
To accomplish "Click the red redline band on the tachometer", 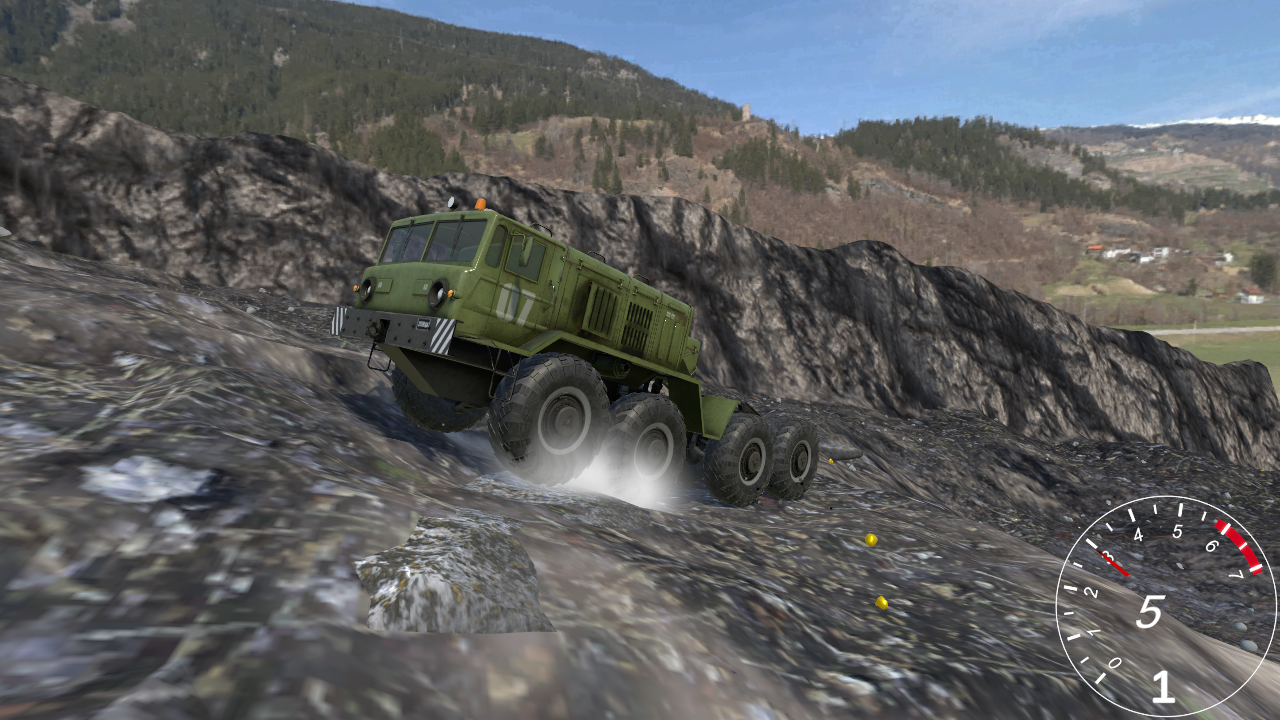I will (1239, 547).
